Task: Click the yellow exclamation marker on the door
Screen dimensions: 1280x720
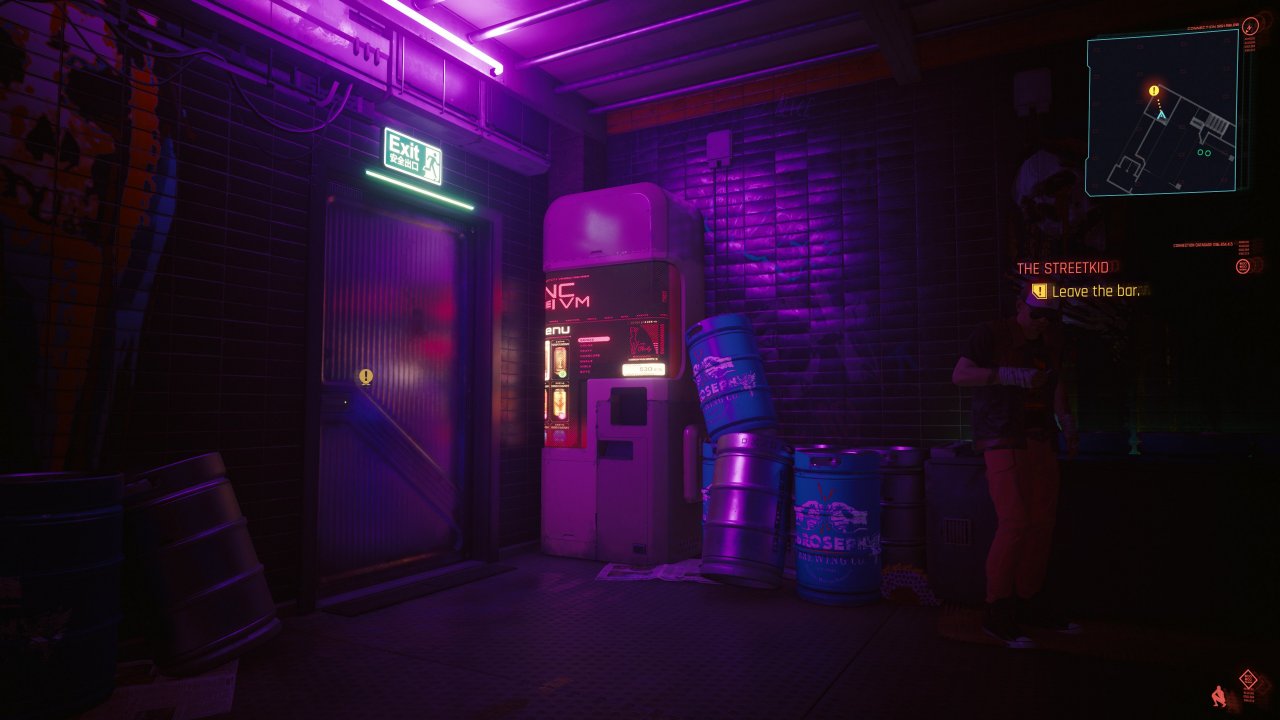Action: [366, 376]
